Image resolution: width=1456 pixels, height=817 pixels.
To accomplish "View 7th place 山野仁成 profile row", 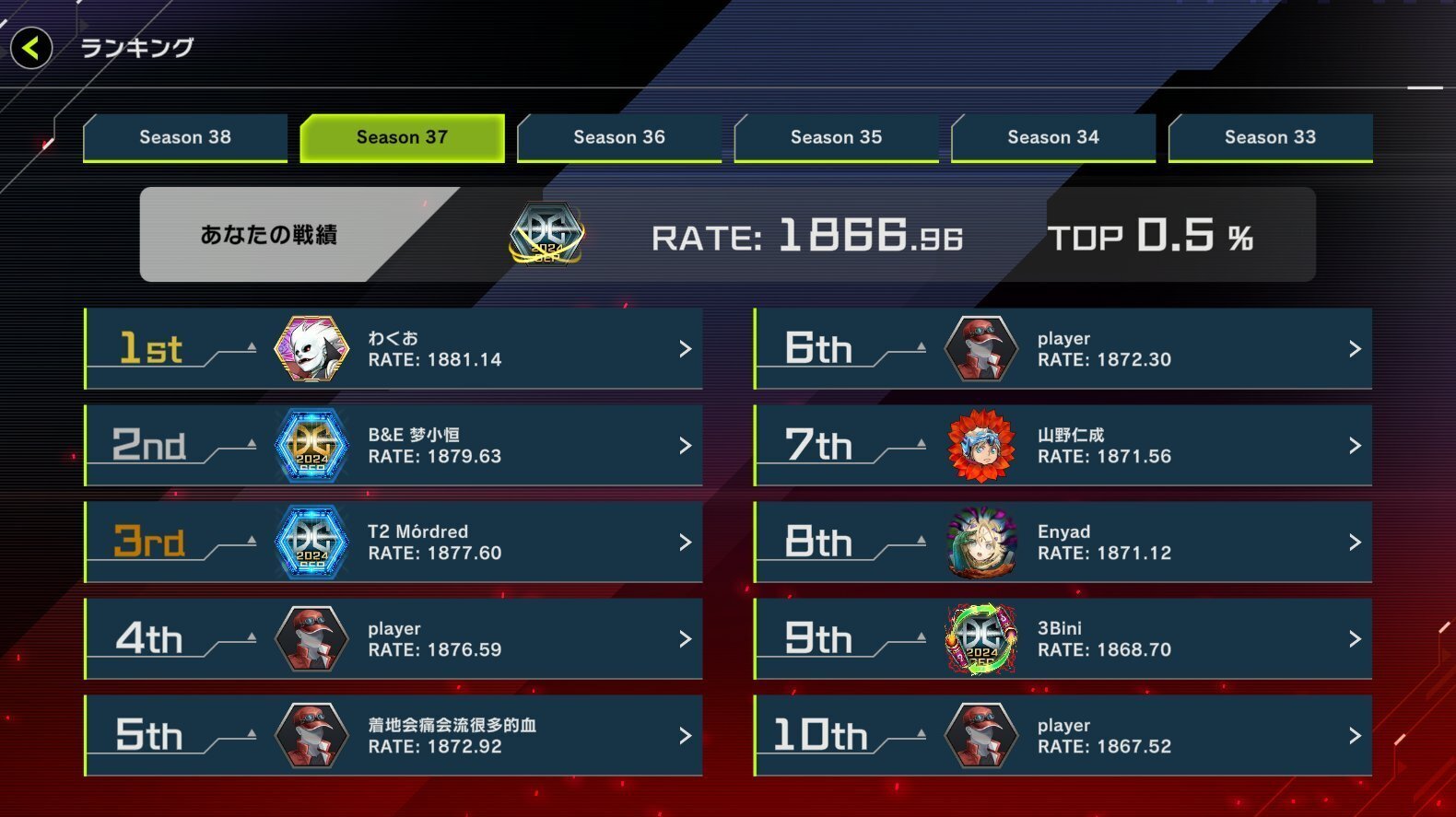I will point(1063,446).
